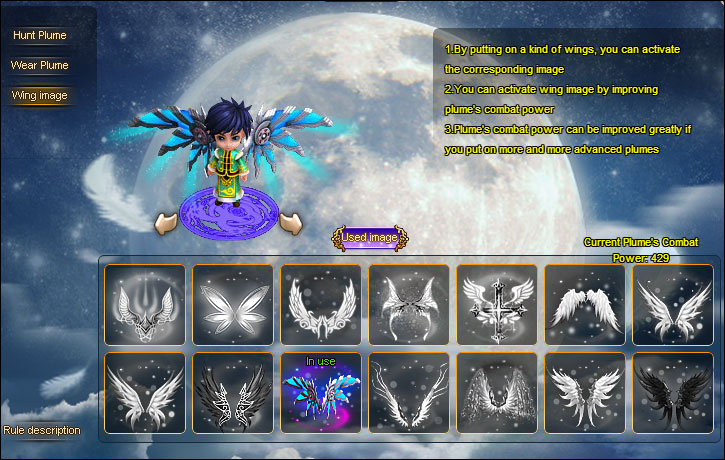Pick the wing image with a cross
This screenshot has width=725, height=460.
click(496, 305)
